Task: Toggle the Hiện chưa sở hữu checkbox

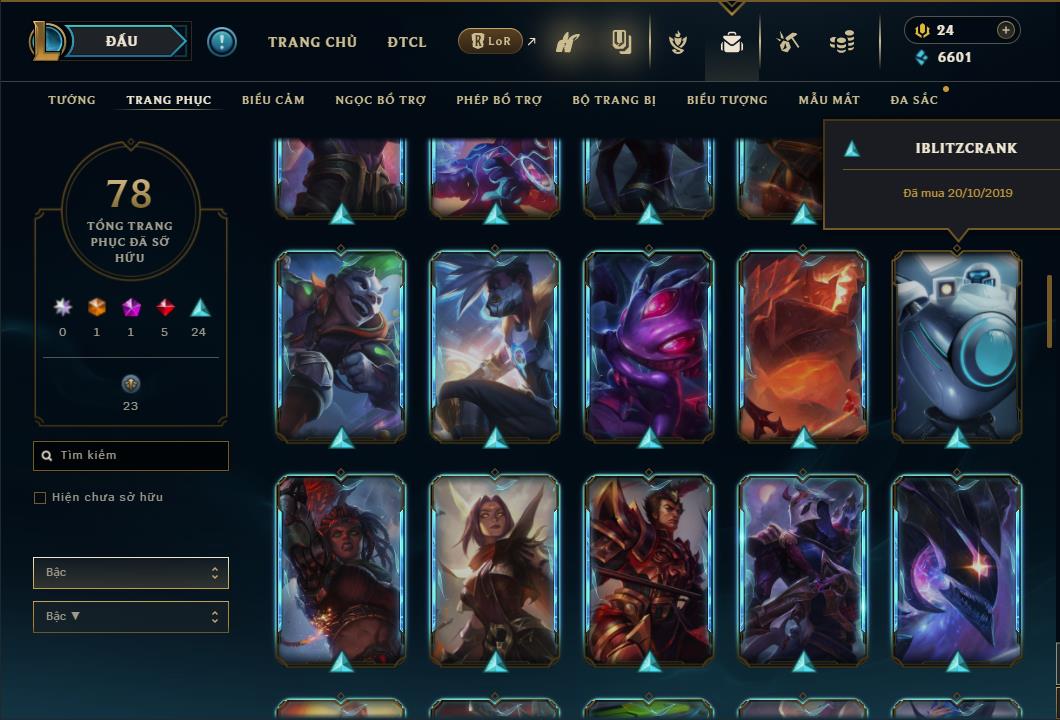Action: pos(40,498)
